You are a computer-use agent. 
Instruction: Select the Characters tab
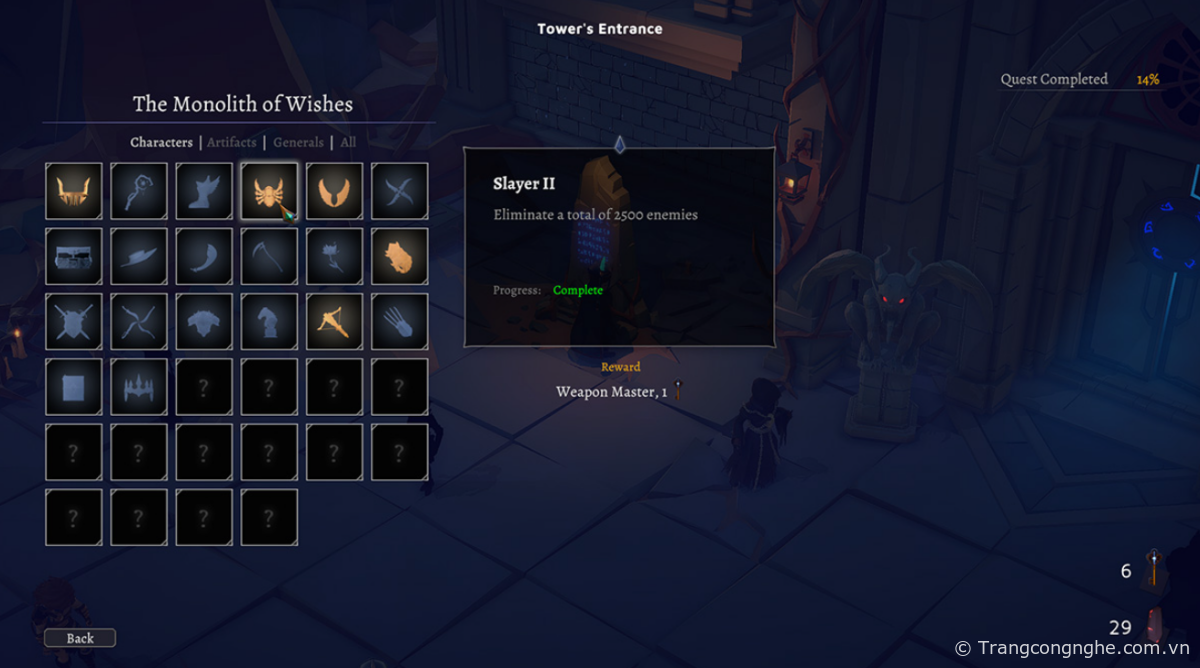point(161,142)
